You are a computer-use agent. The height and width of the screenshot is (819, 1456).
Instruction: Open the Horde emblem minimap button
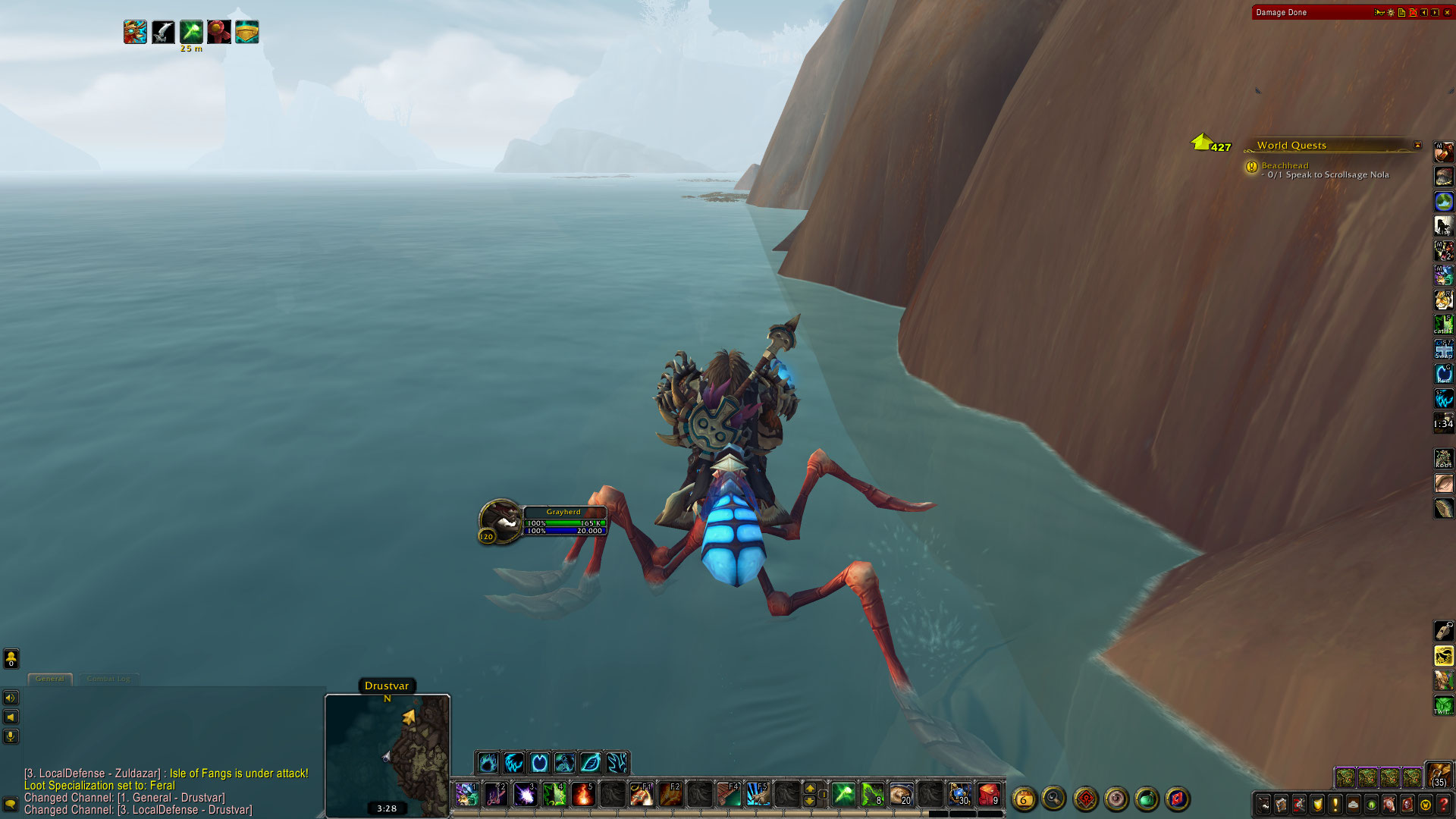coord(1086,799)
